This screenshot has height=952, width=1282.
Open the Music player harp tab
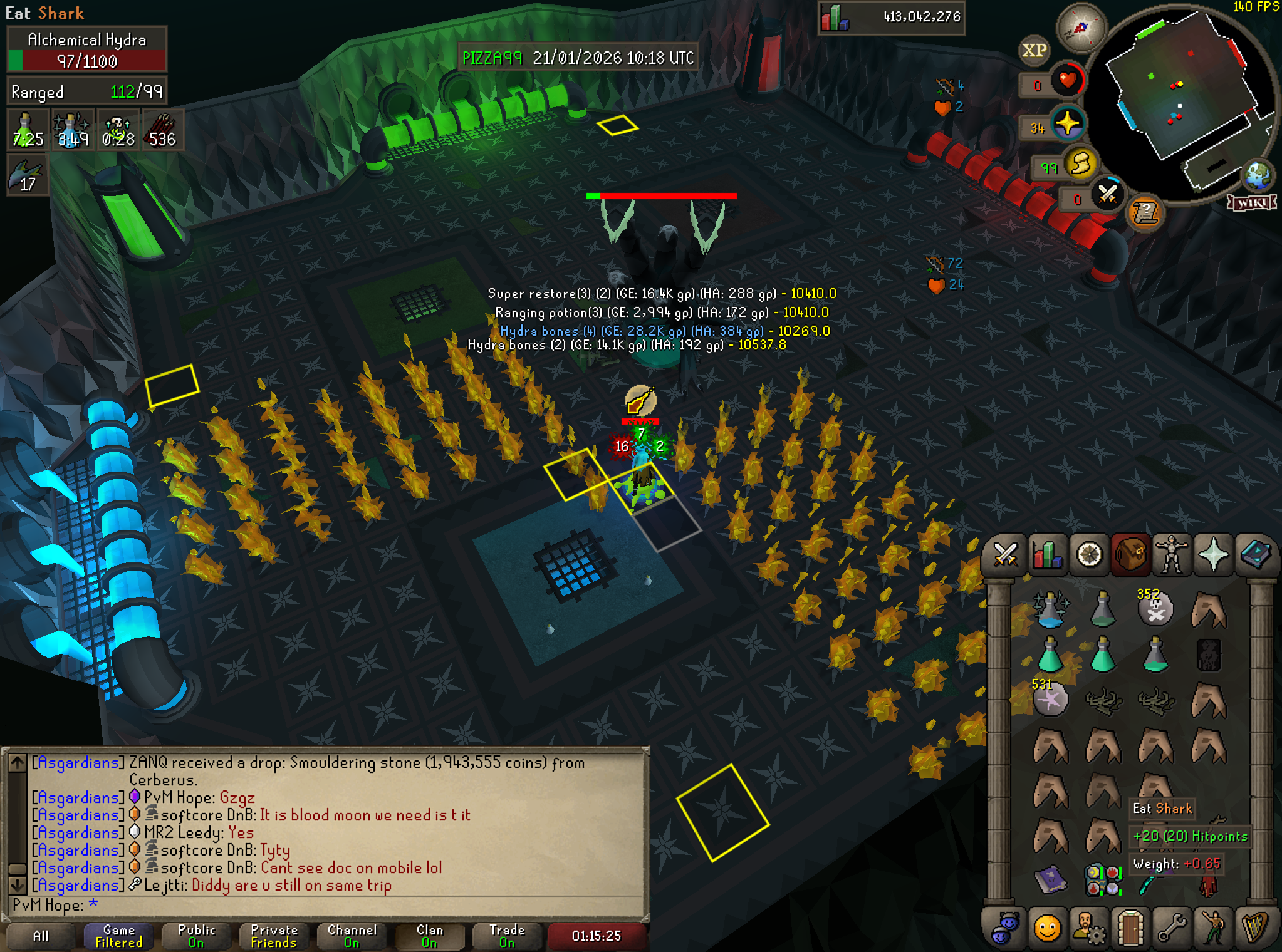click(1256, 928)
